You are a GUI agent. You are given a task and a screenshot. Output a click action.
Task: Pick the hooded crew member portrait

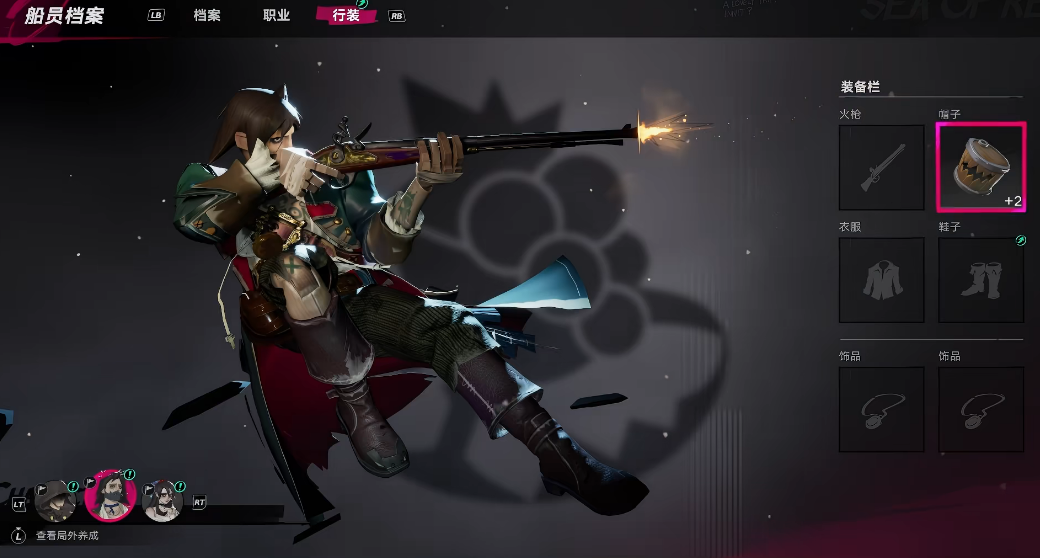click(x=56, y=499)
